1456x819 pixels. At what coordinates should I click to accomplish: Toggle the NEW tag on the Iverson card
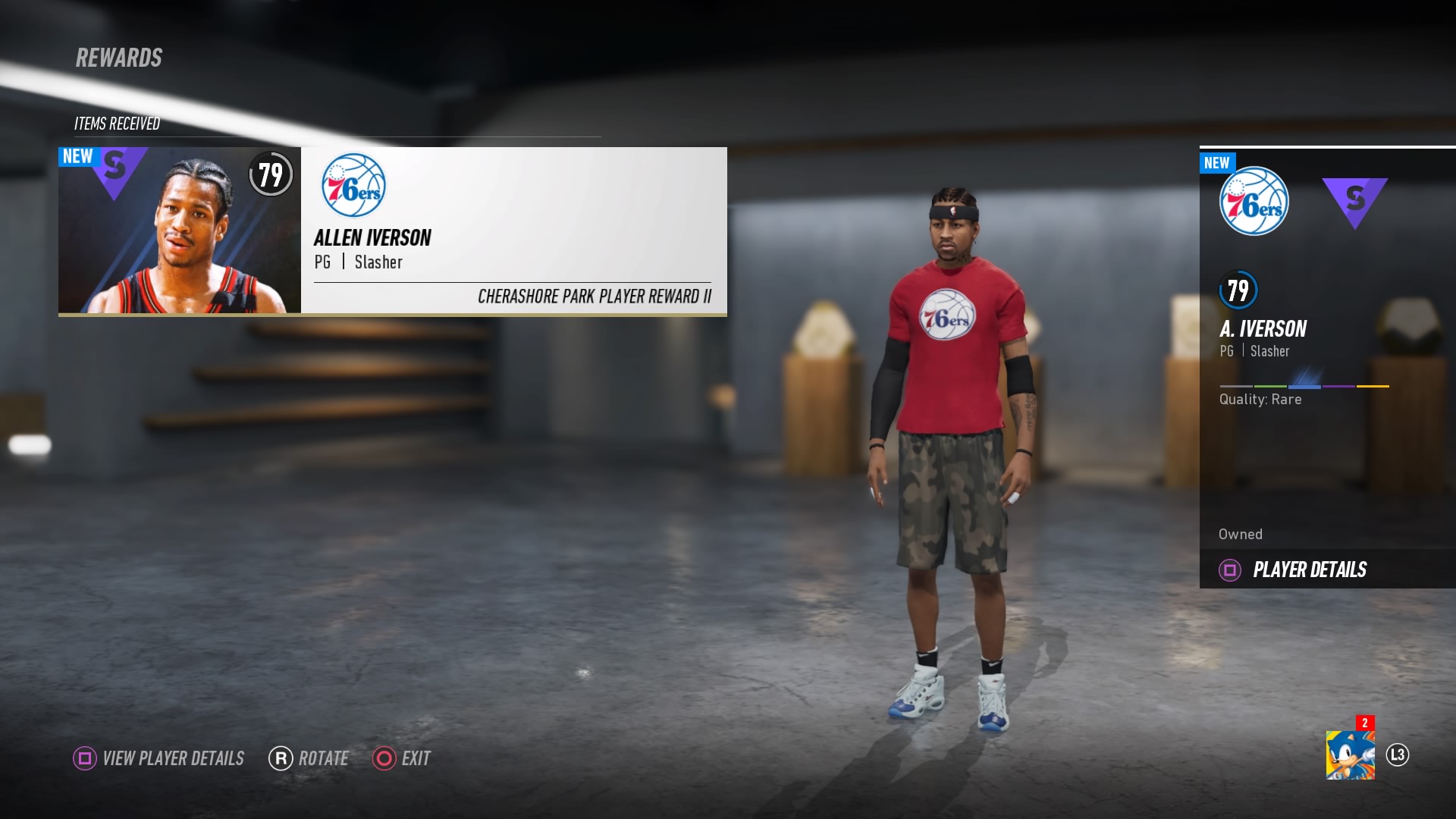click(x=77, y=157)
